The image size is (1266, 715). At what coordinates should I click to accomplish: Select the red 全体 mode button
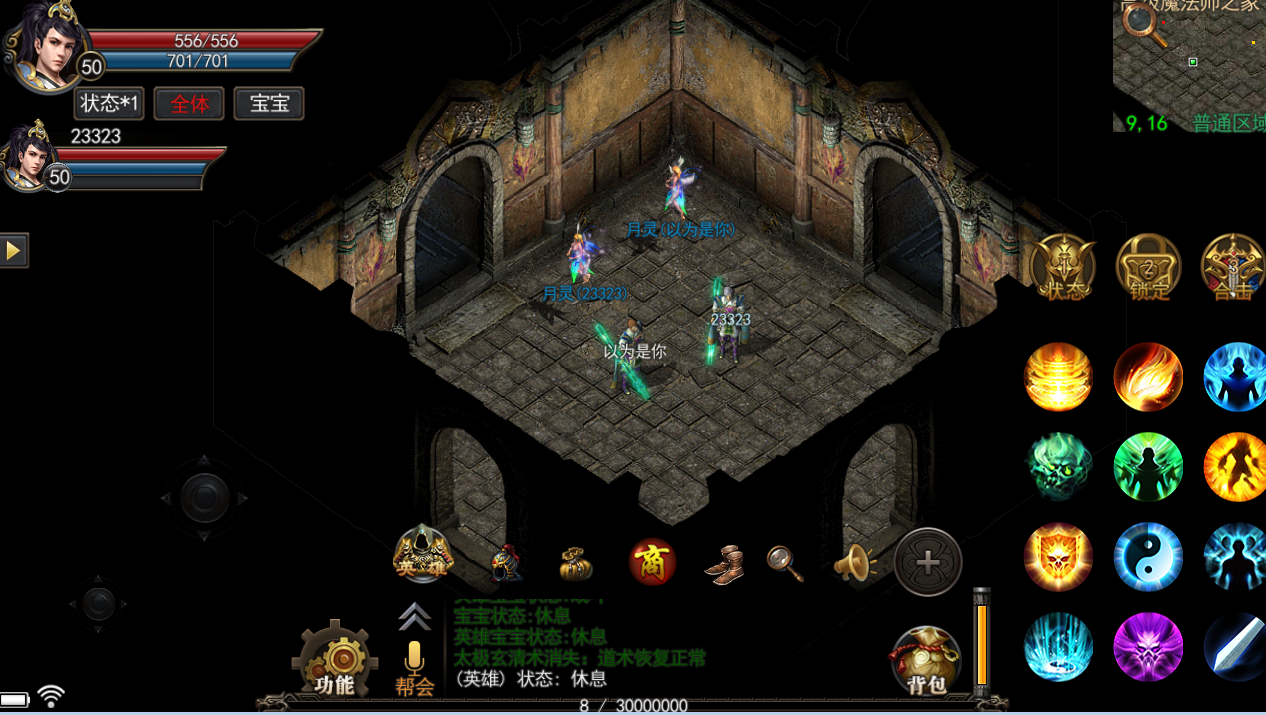[189, 104]
